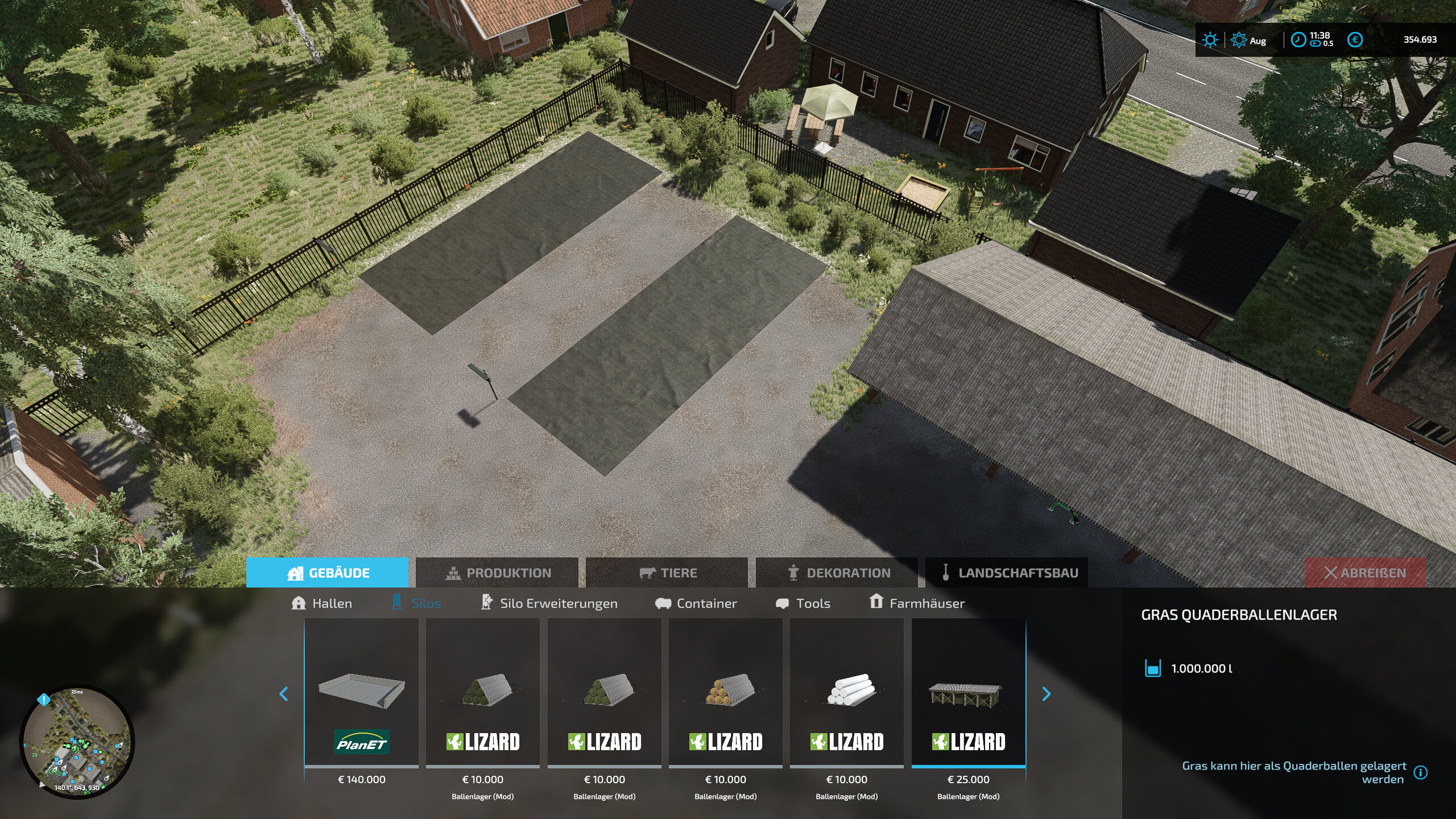Choose the Hallen subcategory

pyautogui.click(x=321, y=603)
